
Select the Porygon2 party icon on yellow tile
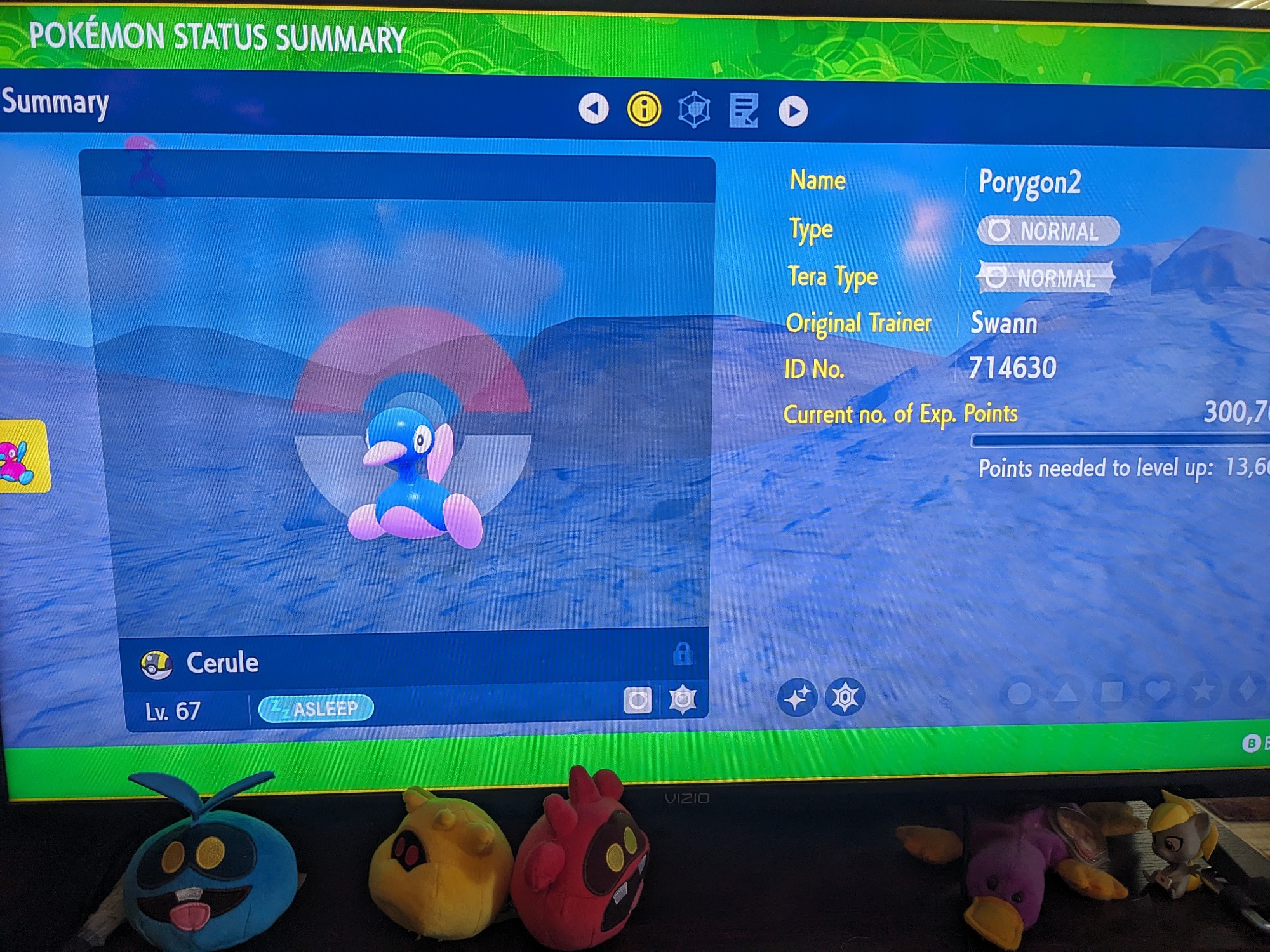point(23,457)
